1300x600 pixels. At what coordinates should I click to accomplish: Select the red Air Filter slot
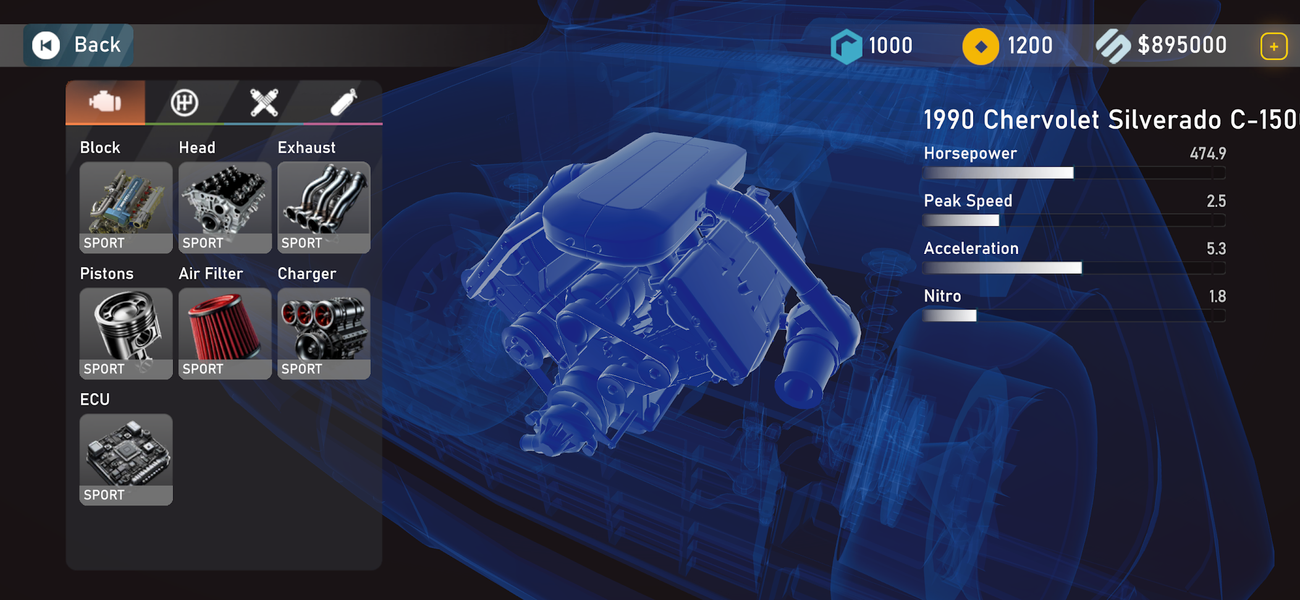click(225, 333)
